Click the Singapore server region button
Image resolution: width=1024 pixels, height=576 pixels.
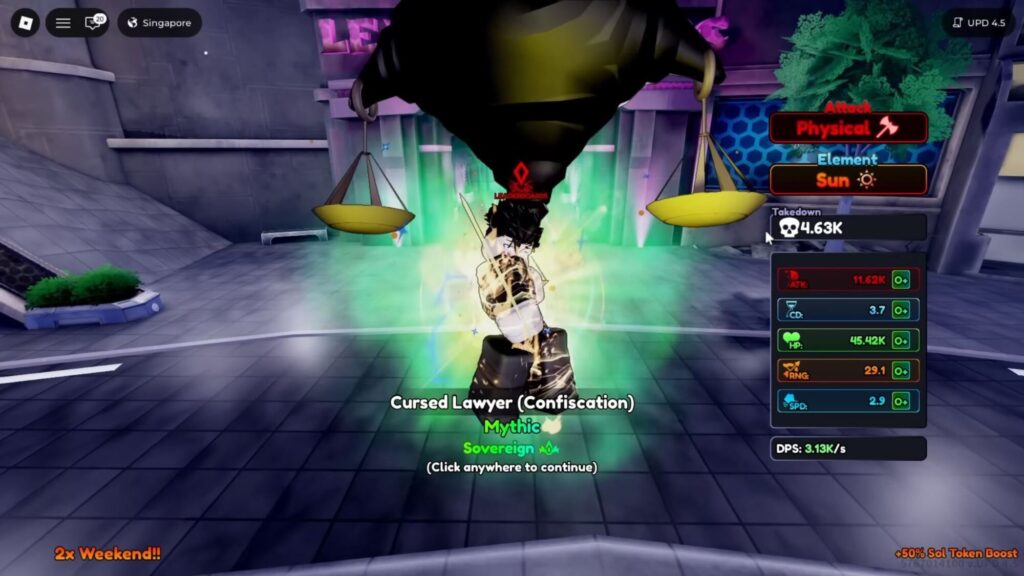159,23
